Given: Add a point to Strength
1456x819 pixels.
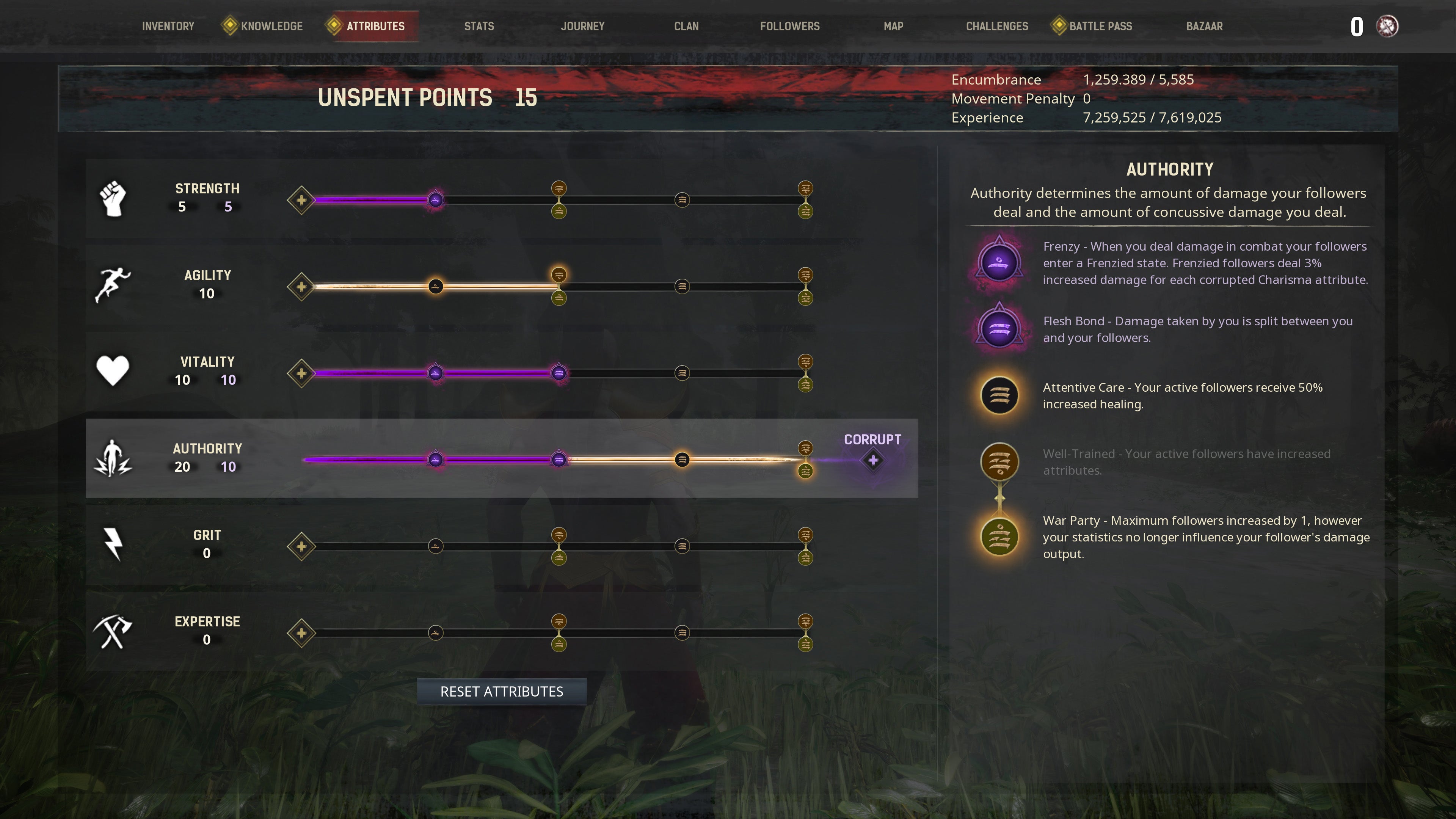Looking at the screenshot, I should 301,200.
